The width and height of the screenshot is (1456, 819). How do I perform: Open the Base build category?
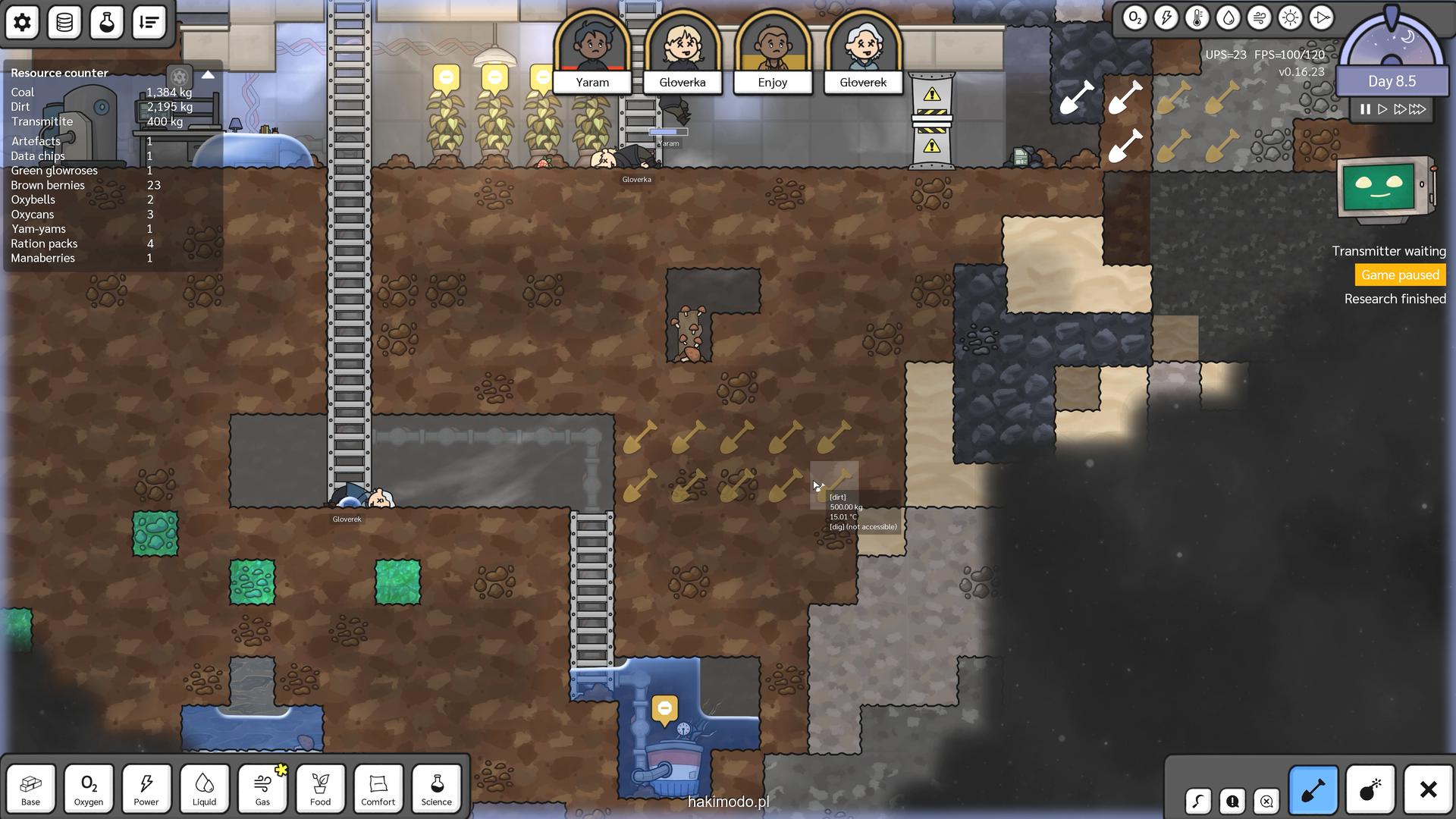(x=31, y=789)
